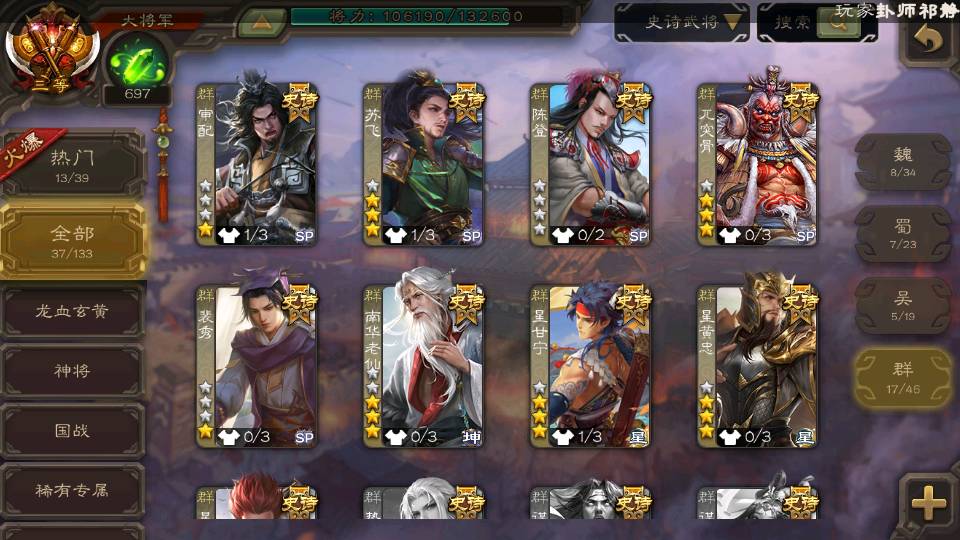The height and width of the screenshot is (540, 960).
Task: Select the 全部 category tab
Action: pyautogui.click(x=72, y=241)
